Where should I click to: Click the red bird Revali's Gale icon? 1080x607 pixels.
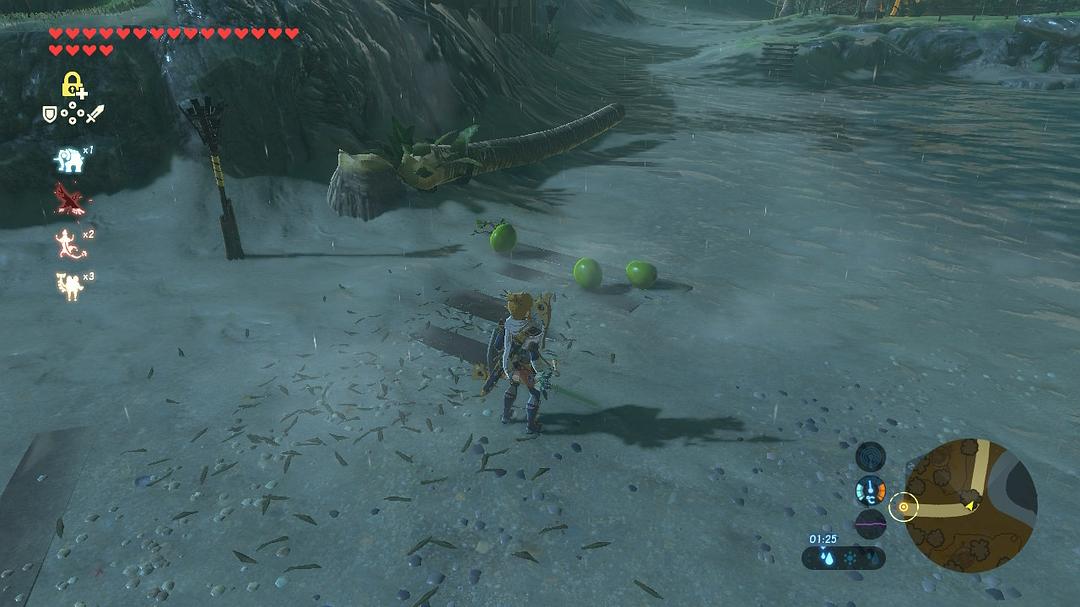point(69,200)
